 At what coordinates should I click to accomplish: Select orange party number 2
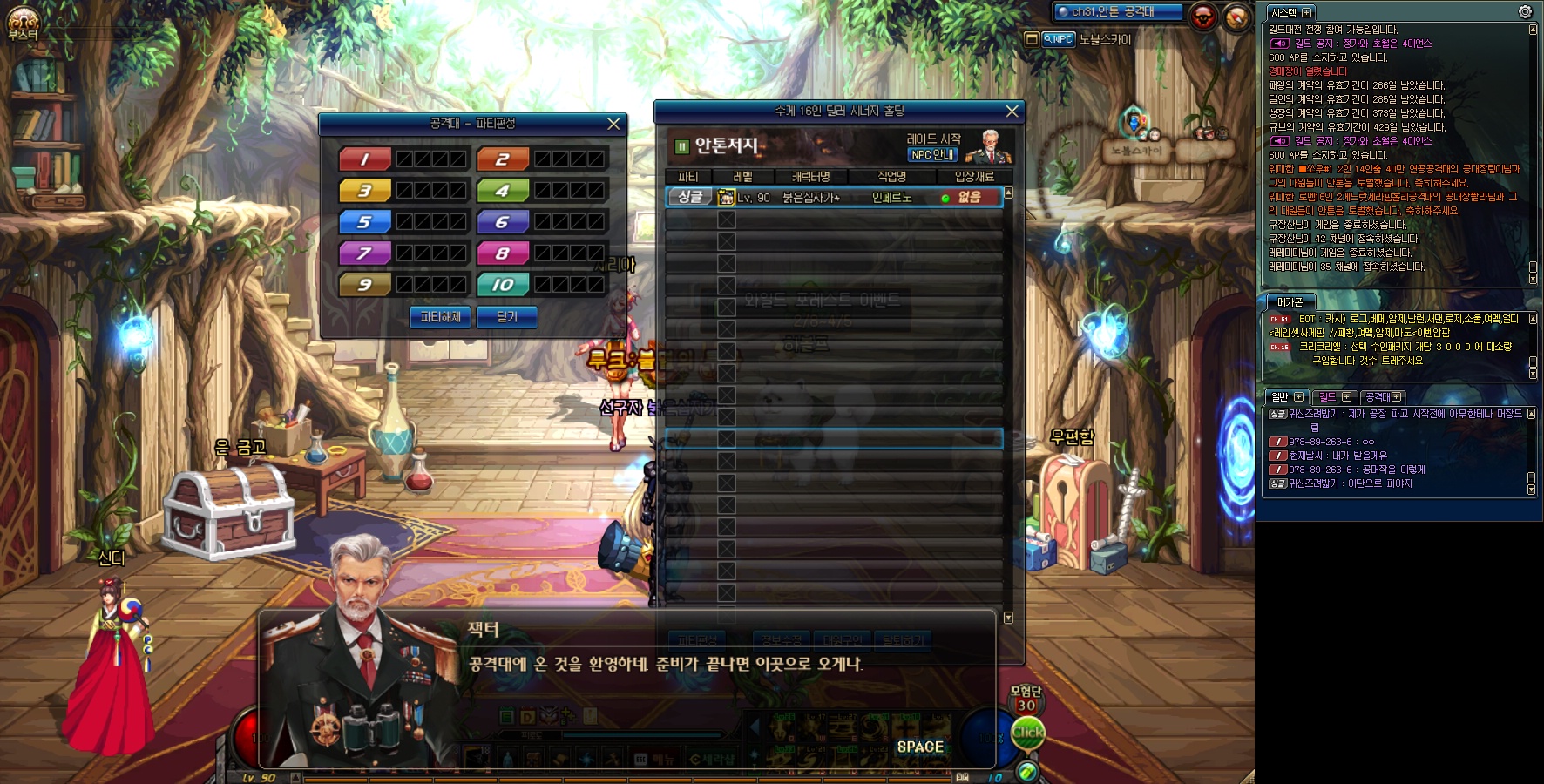502,159
